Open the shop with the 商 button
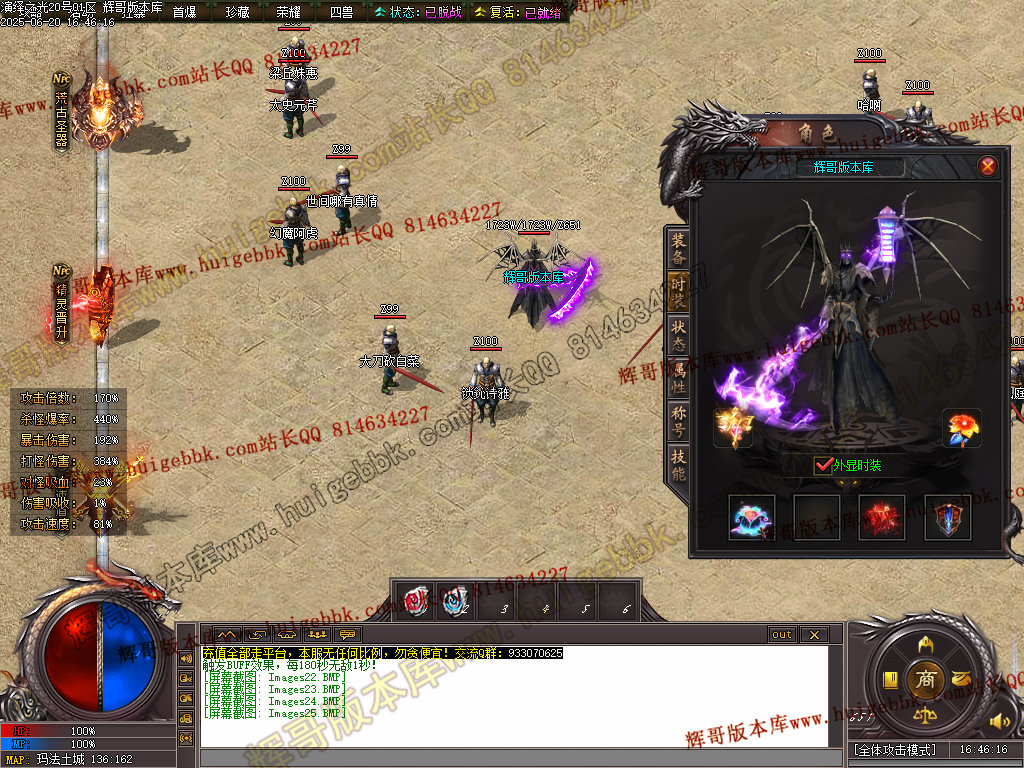Viewport: 1024px width, 768px height. click(925, 679)
